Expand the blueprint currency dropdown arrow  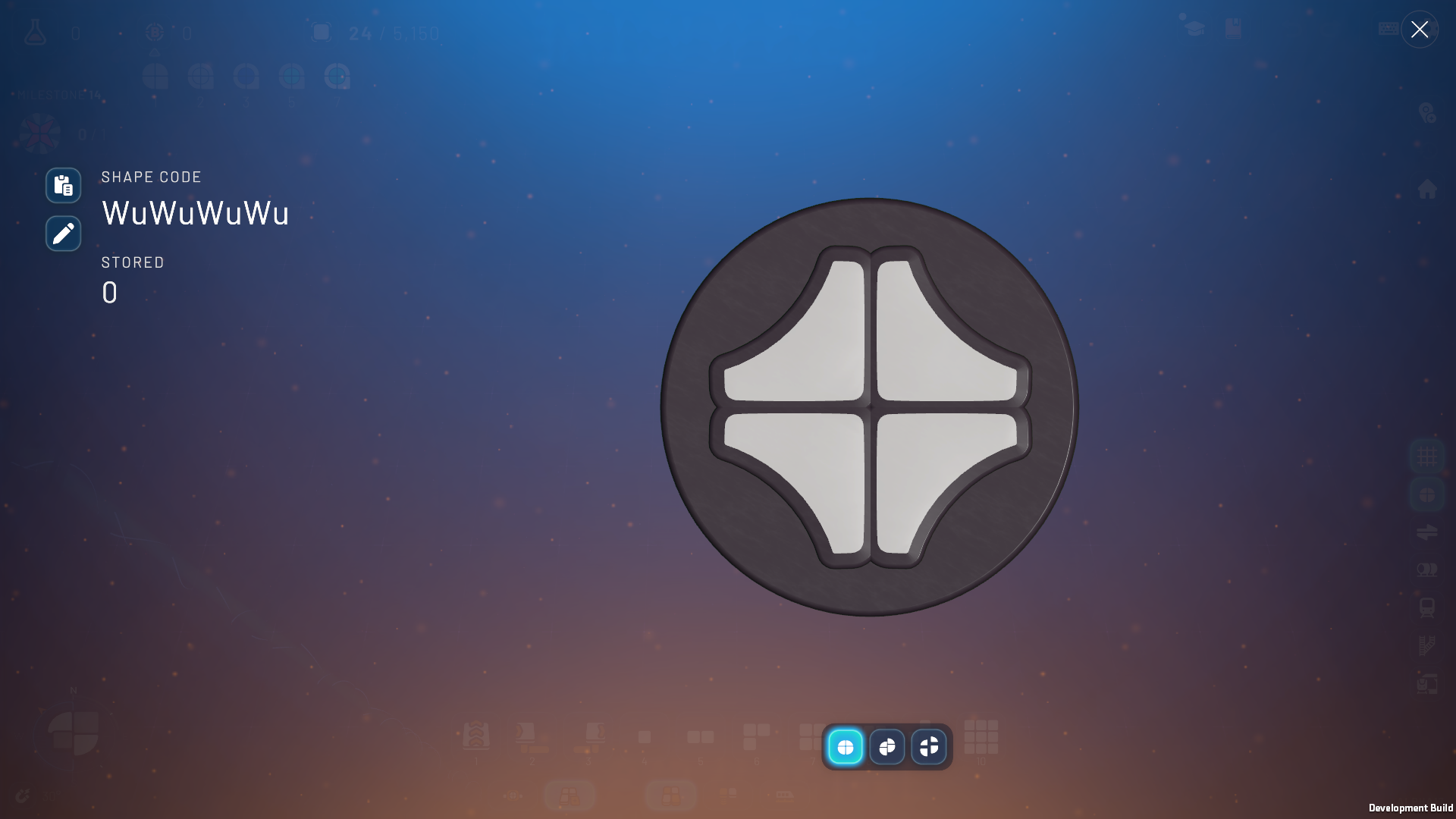tap(155, 52)
